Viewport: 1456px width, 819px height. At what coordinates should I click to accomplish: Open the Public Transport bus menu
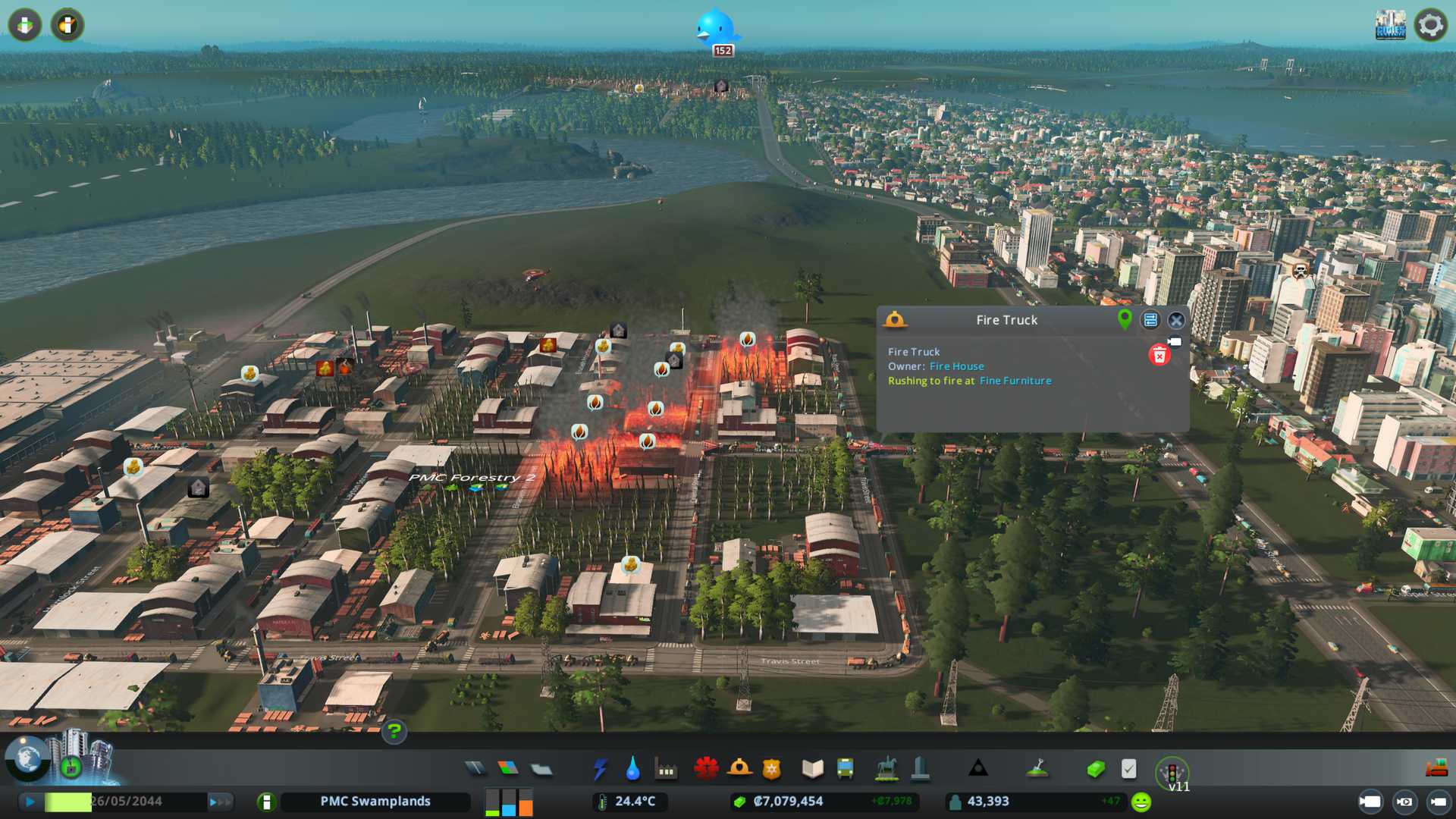point(845,769)
